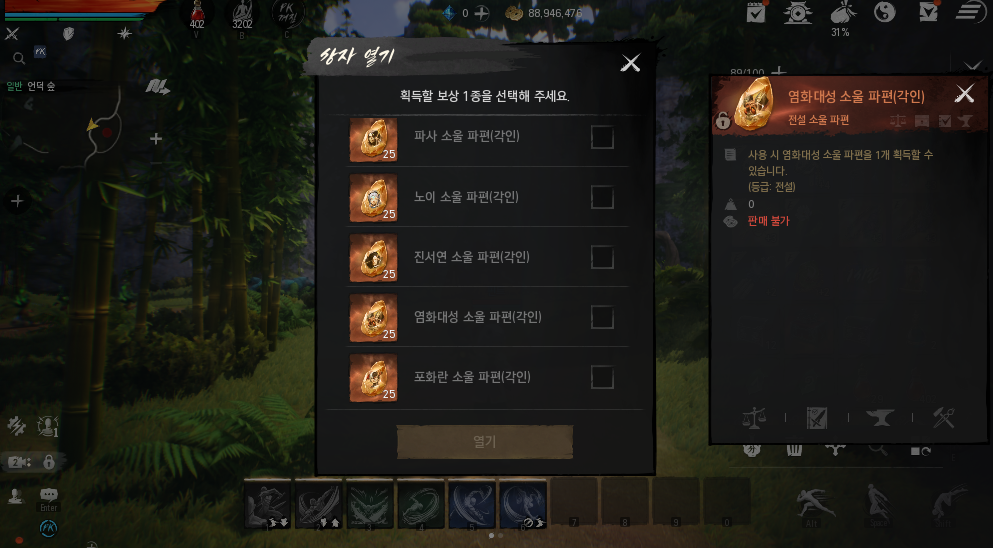Screen dimensions: 993x548
Task: Open the main menu lines icon
Action: (x=968, y=12)
